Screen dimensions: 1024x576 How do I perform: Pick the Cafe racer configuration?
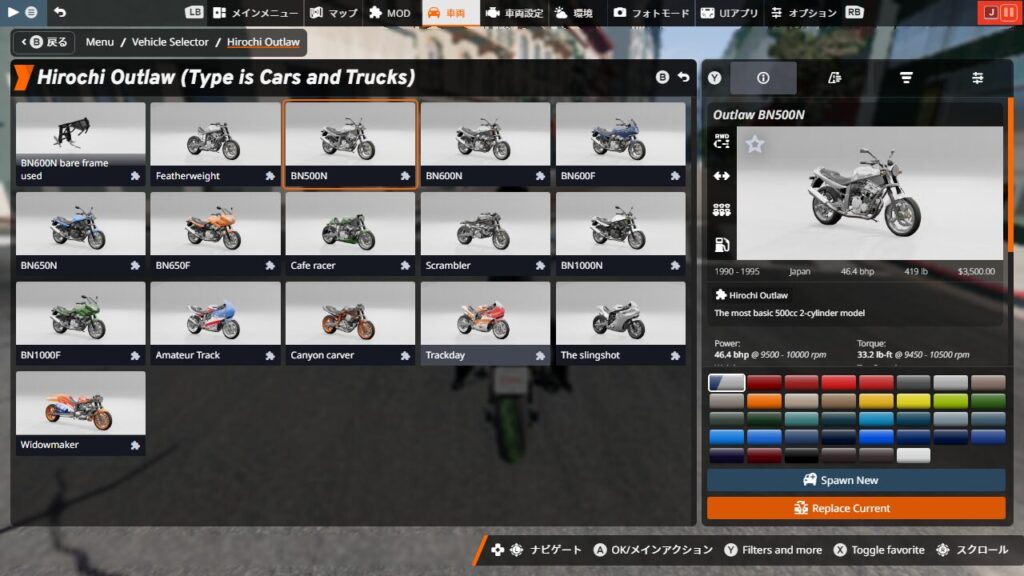[350, 234]
